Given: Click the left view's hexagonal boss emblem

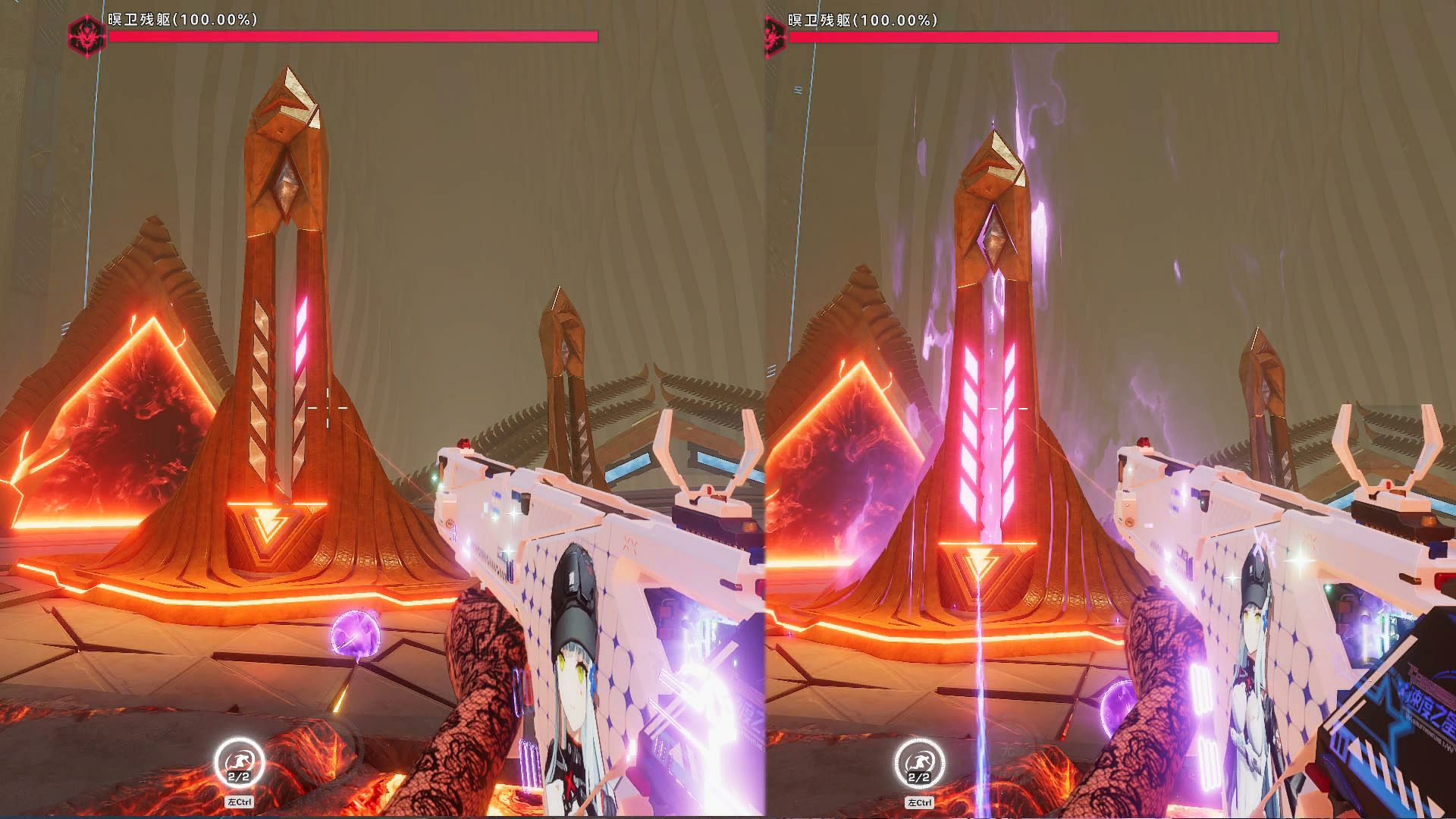Looking at the screenshot, I should pyautogui.click(x=86, y=34).
